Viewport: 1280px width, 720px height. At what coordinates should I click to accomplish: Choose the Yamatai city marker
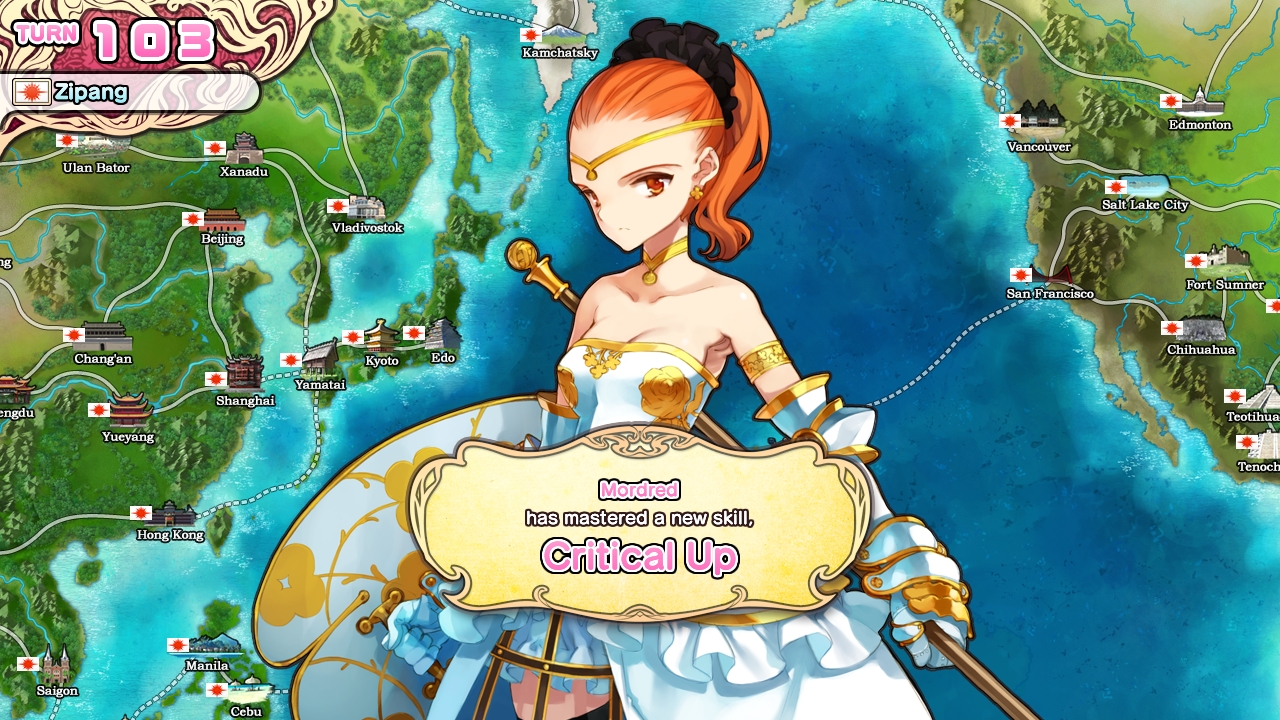pos(320,358)
